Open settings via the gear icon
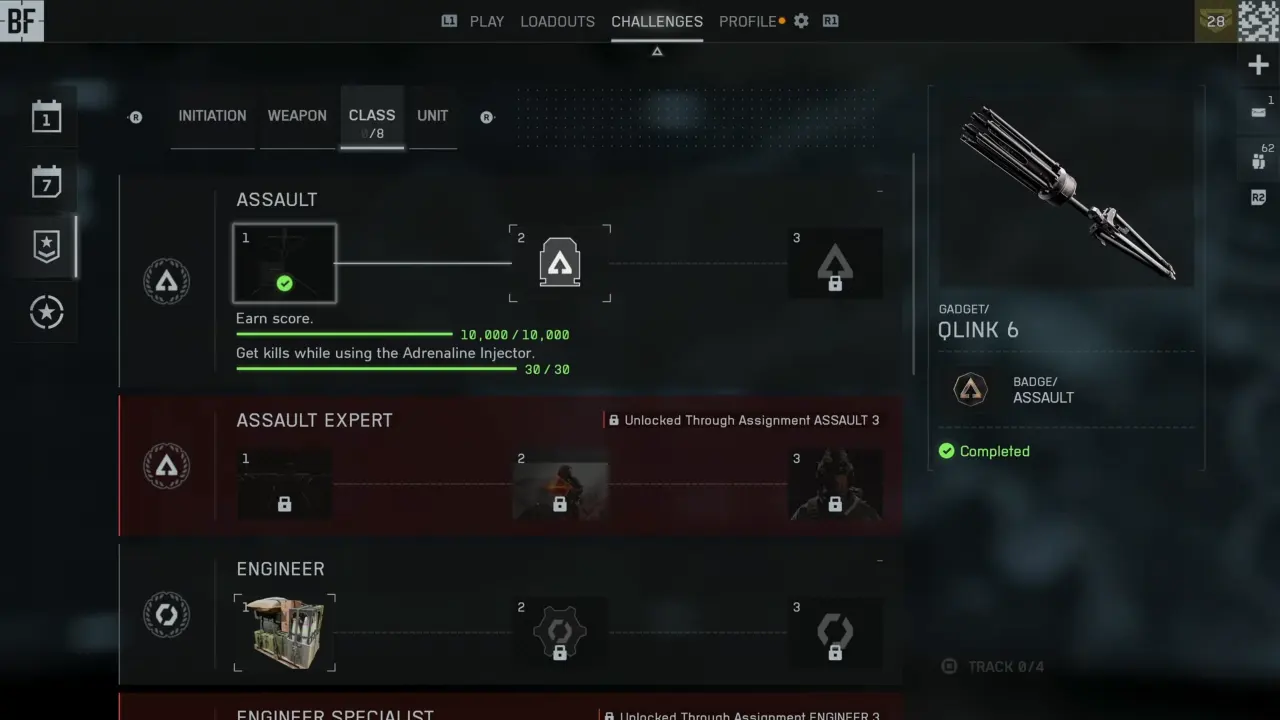 801,21
